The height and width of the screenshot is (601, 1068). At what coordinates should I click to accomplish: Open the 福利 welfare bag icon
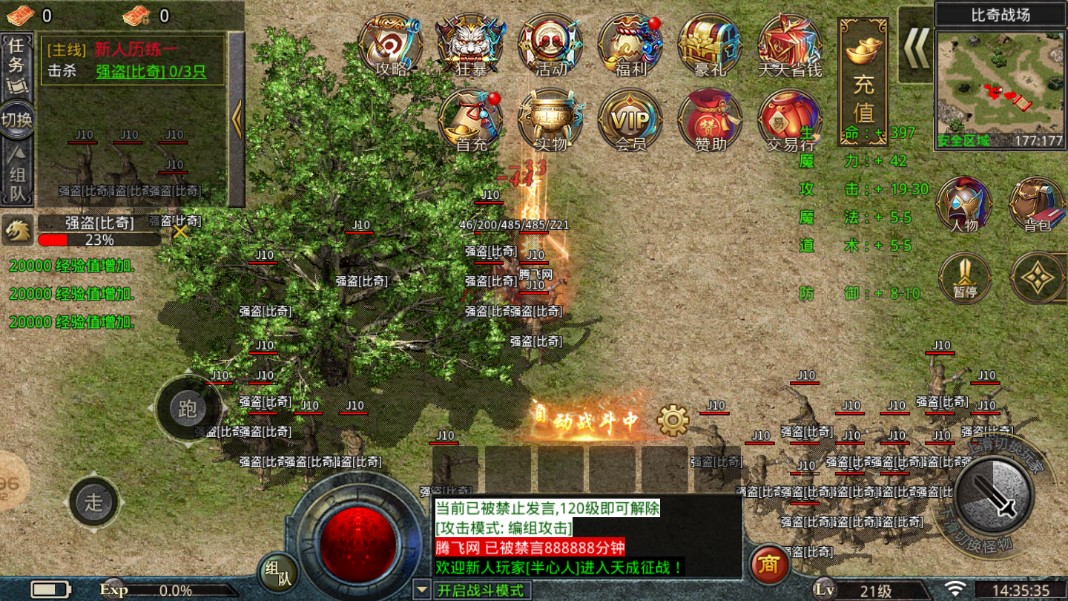630,44
